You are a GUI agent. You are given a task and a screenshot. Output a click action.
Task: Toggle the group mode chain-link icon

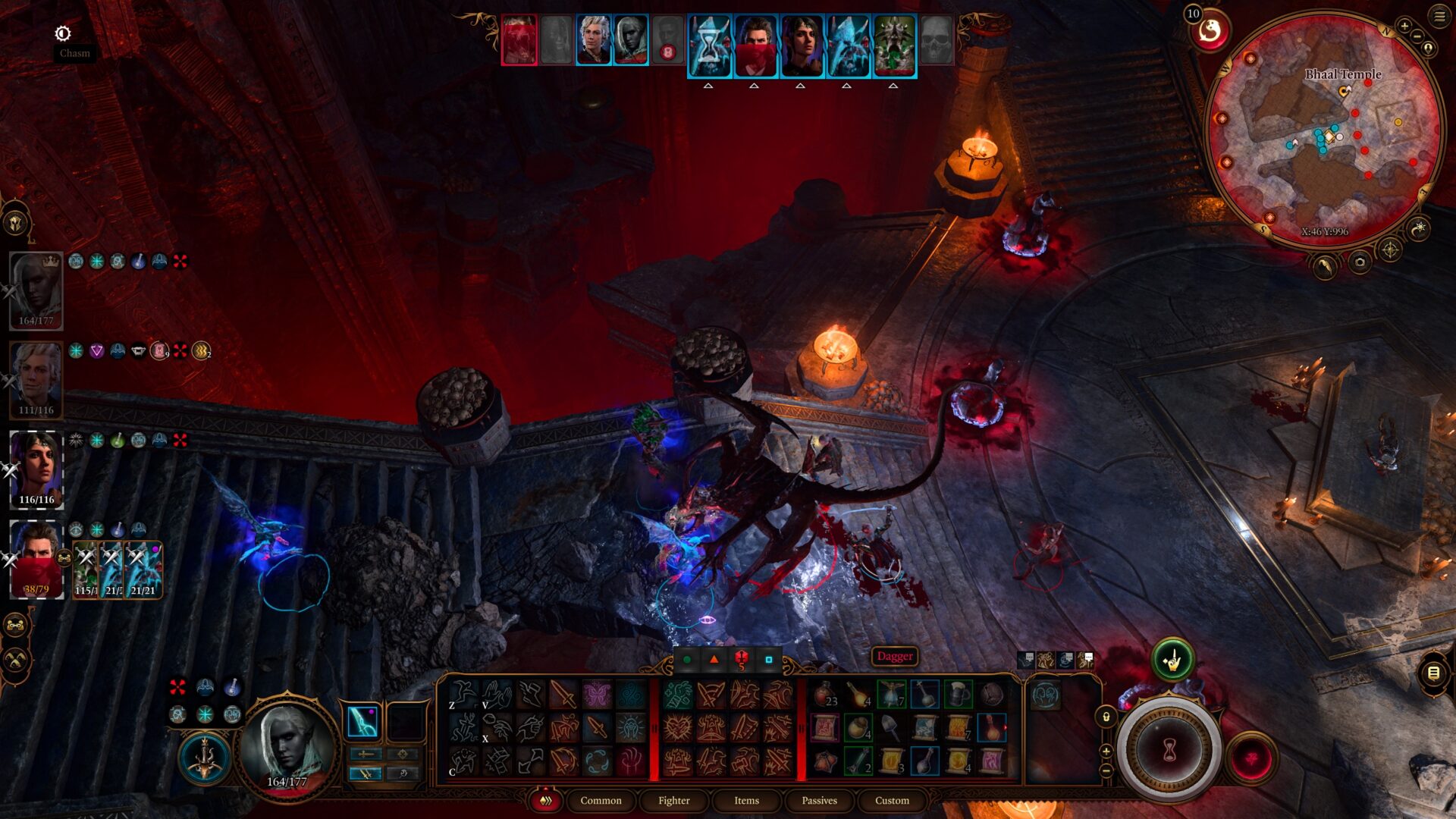pyautogui.click(x=16, y=626)
